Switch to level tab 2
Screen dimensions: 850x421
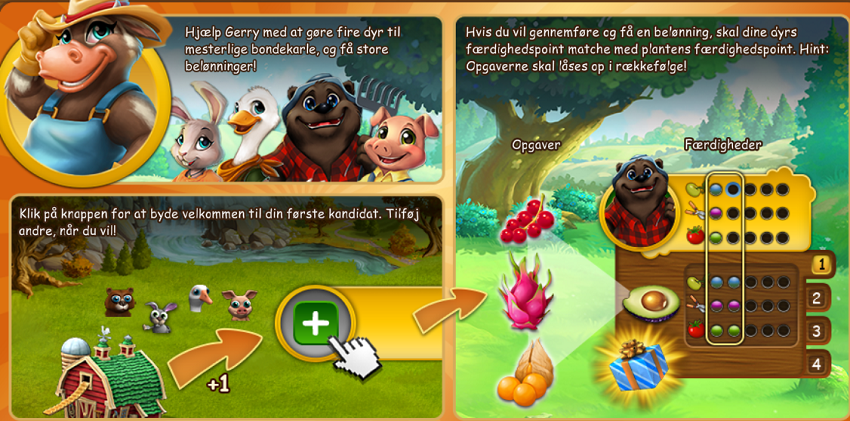click(817, 298)
